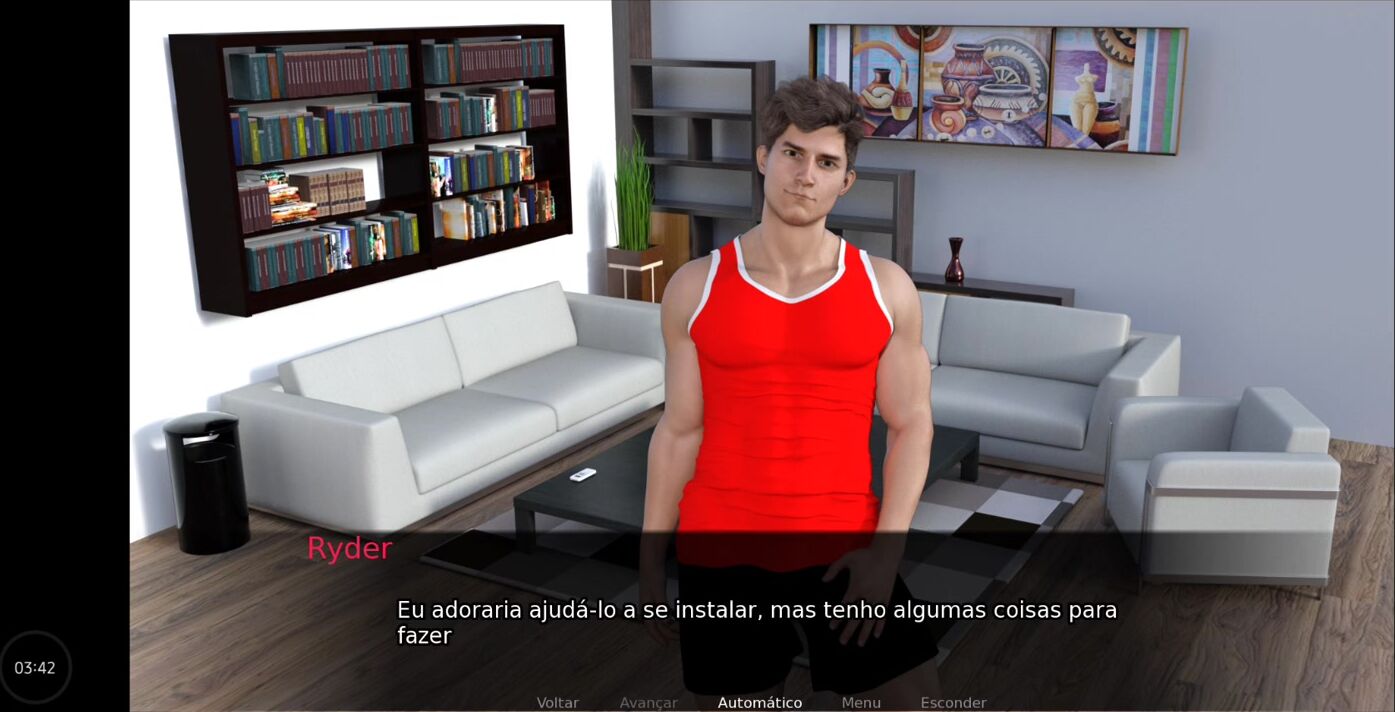Click the Avançar skip button
This screenshot has height=712, width=1395.
pyautogui.click(x=648, y=703)
